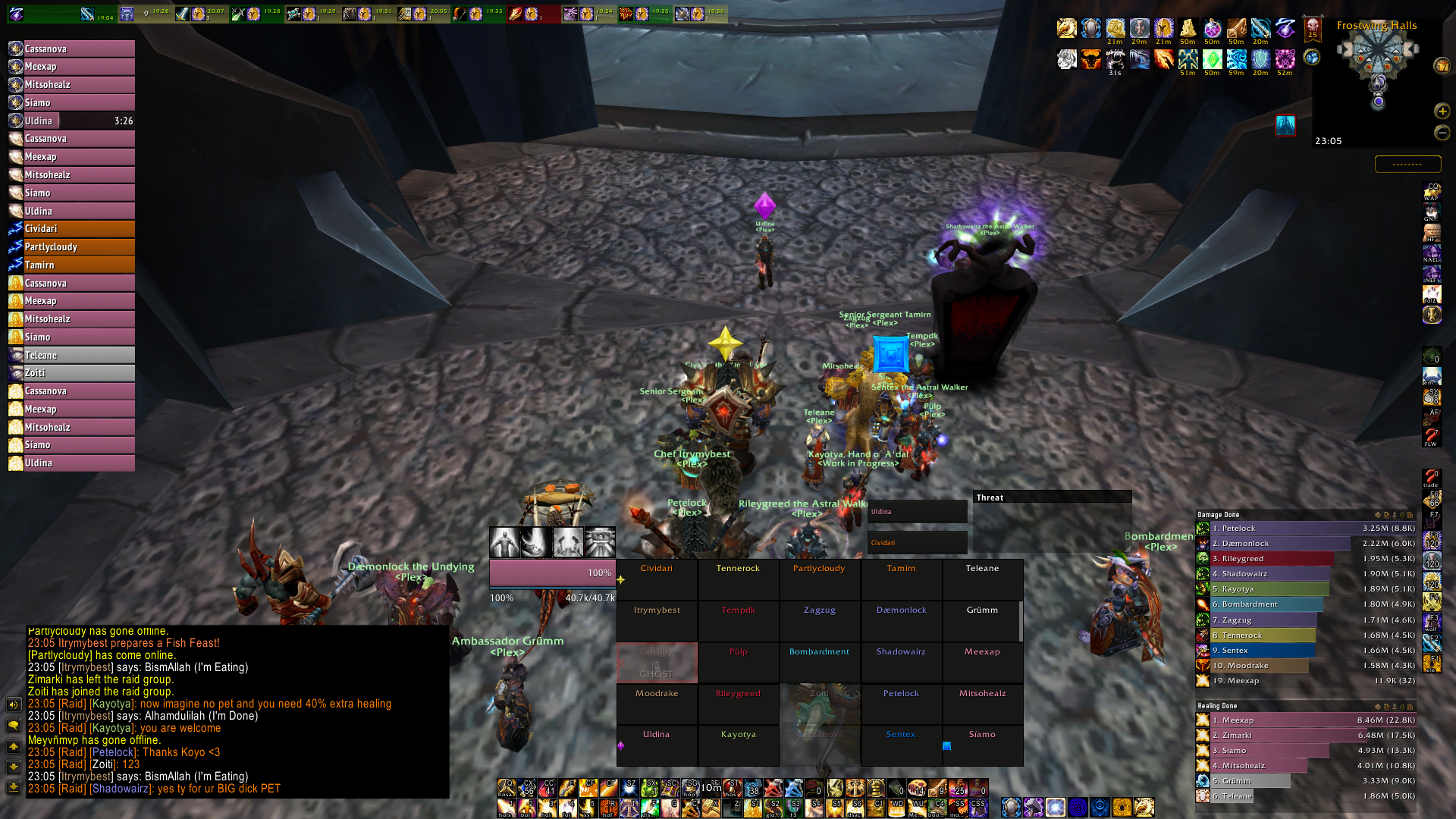1456x819 pixels.
Task: Select the grey Teleane cooldown bar
Action: [x=72, y=356]
